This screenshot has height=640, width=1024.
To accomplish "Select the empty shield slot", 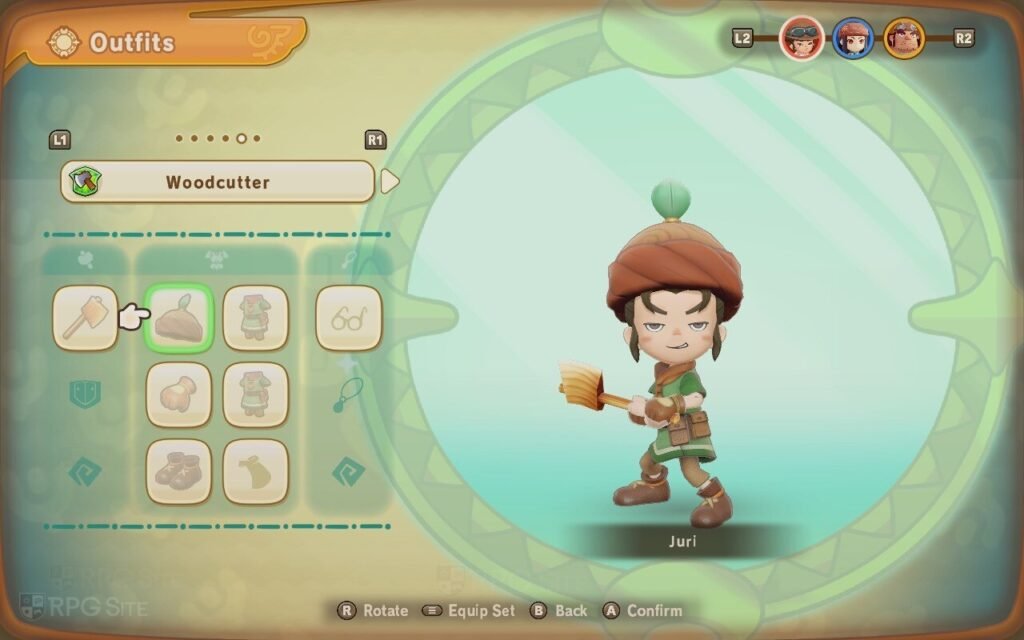I will (x=85, y=394).
